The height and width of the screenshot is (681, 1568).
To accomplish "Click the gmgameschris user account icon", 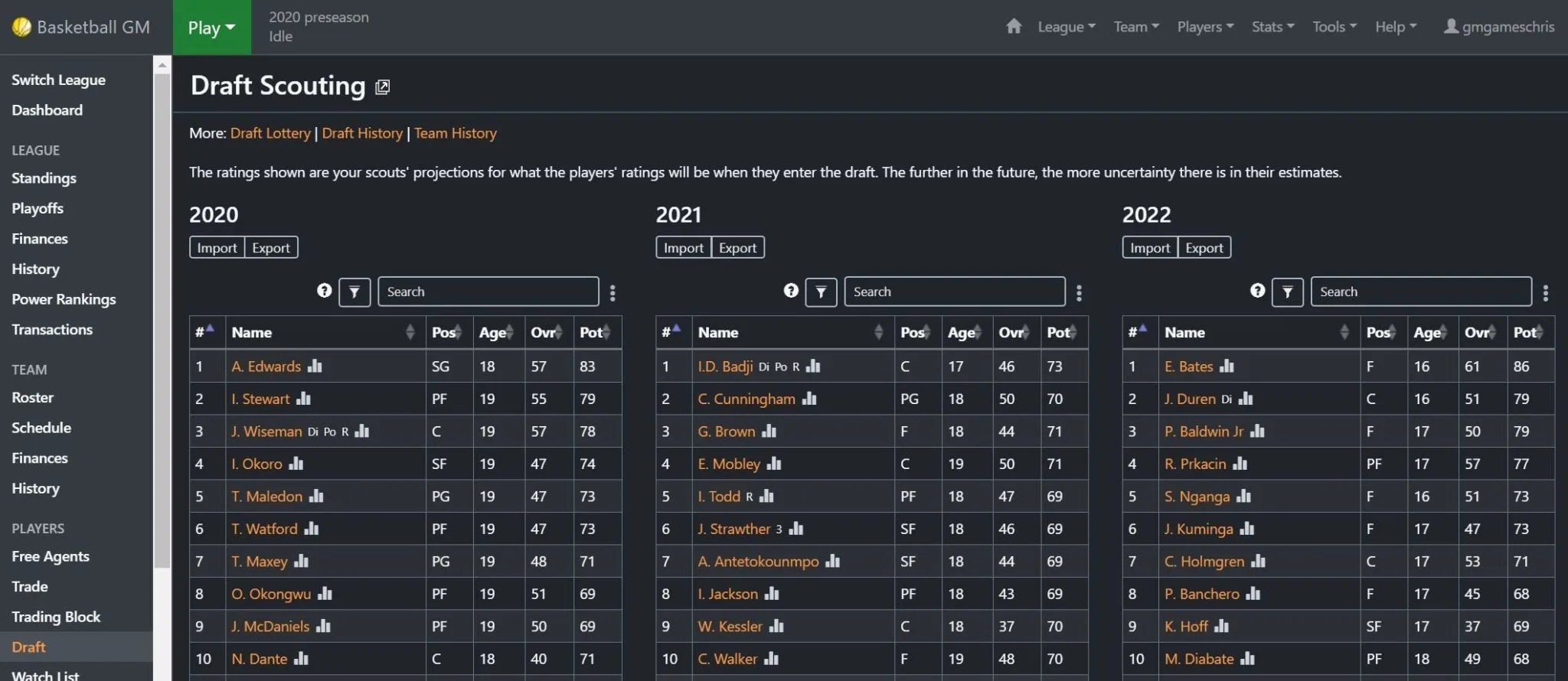I will tap(1449, 25).
